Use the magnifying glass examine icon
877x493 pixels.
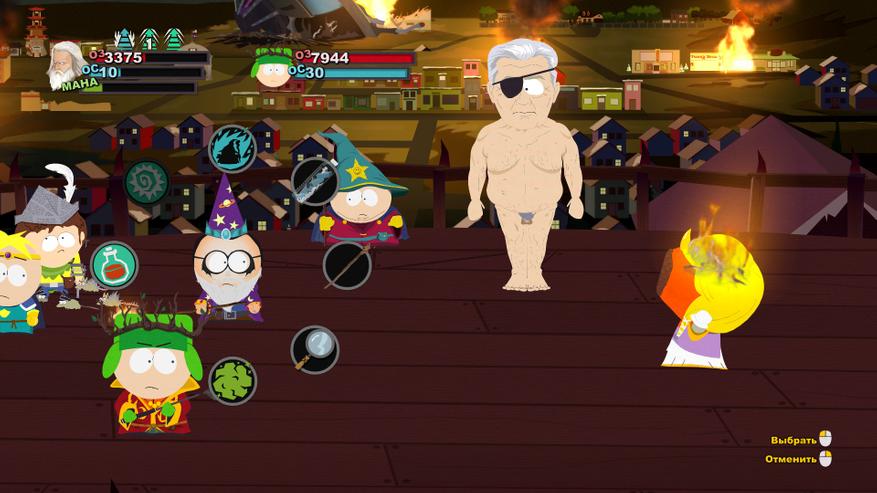(315, 349)
